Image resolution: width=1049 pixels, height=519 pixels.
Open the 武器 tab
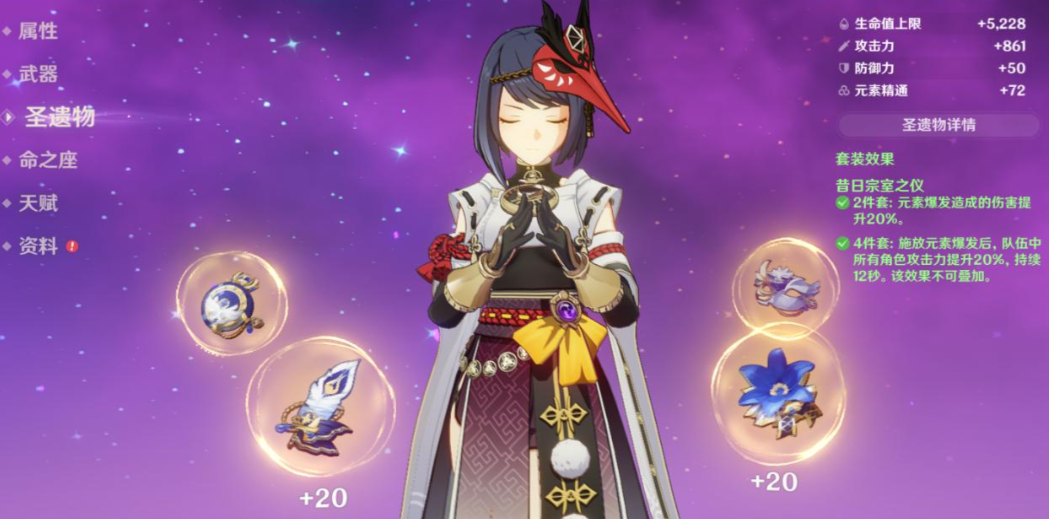click(38, 74)
